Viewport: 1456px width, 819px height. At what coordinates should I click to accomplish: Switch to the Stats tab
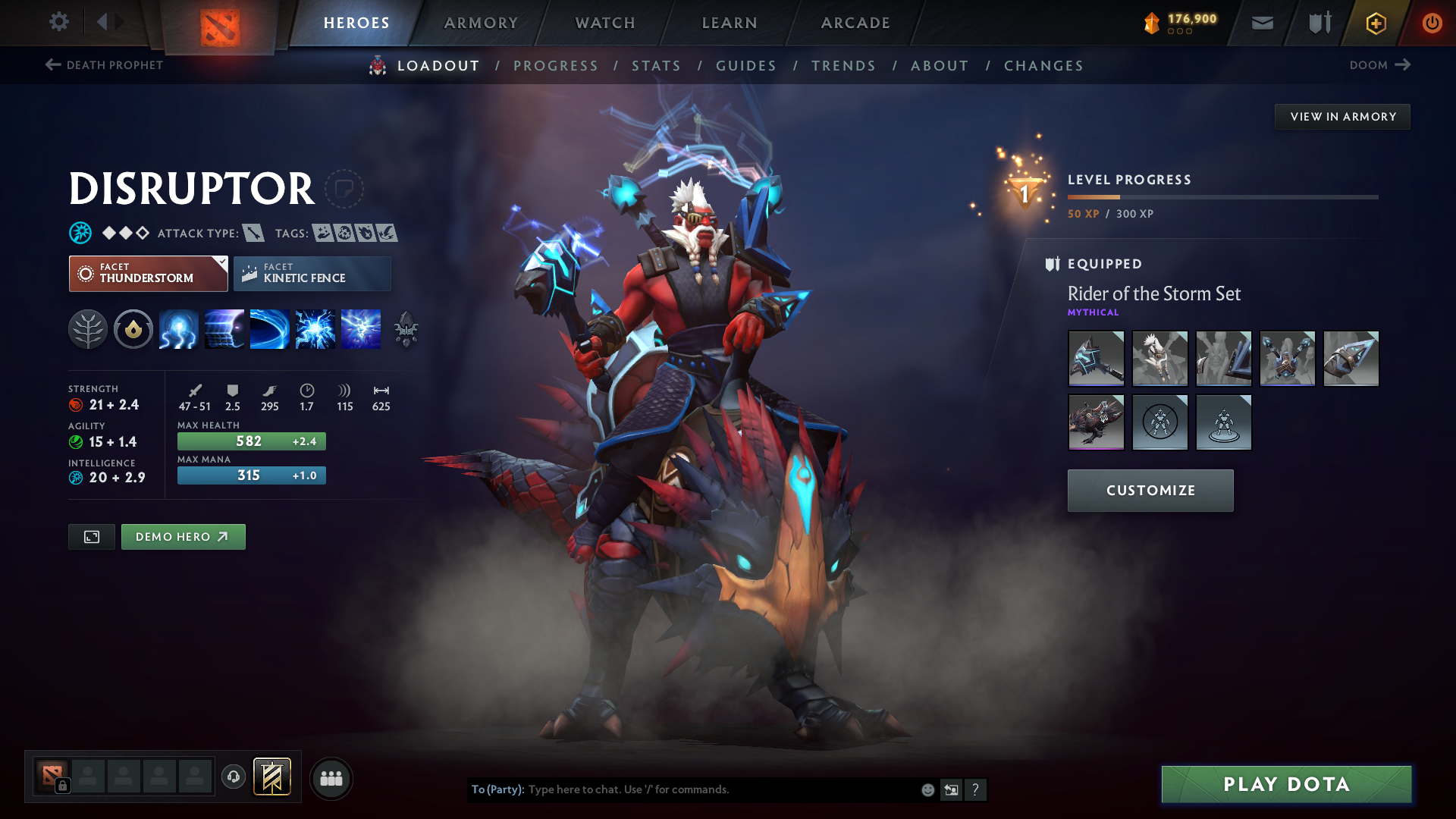click(657, 65)
